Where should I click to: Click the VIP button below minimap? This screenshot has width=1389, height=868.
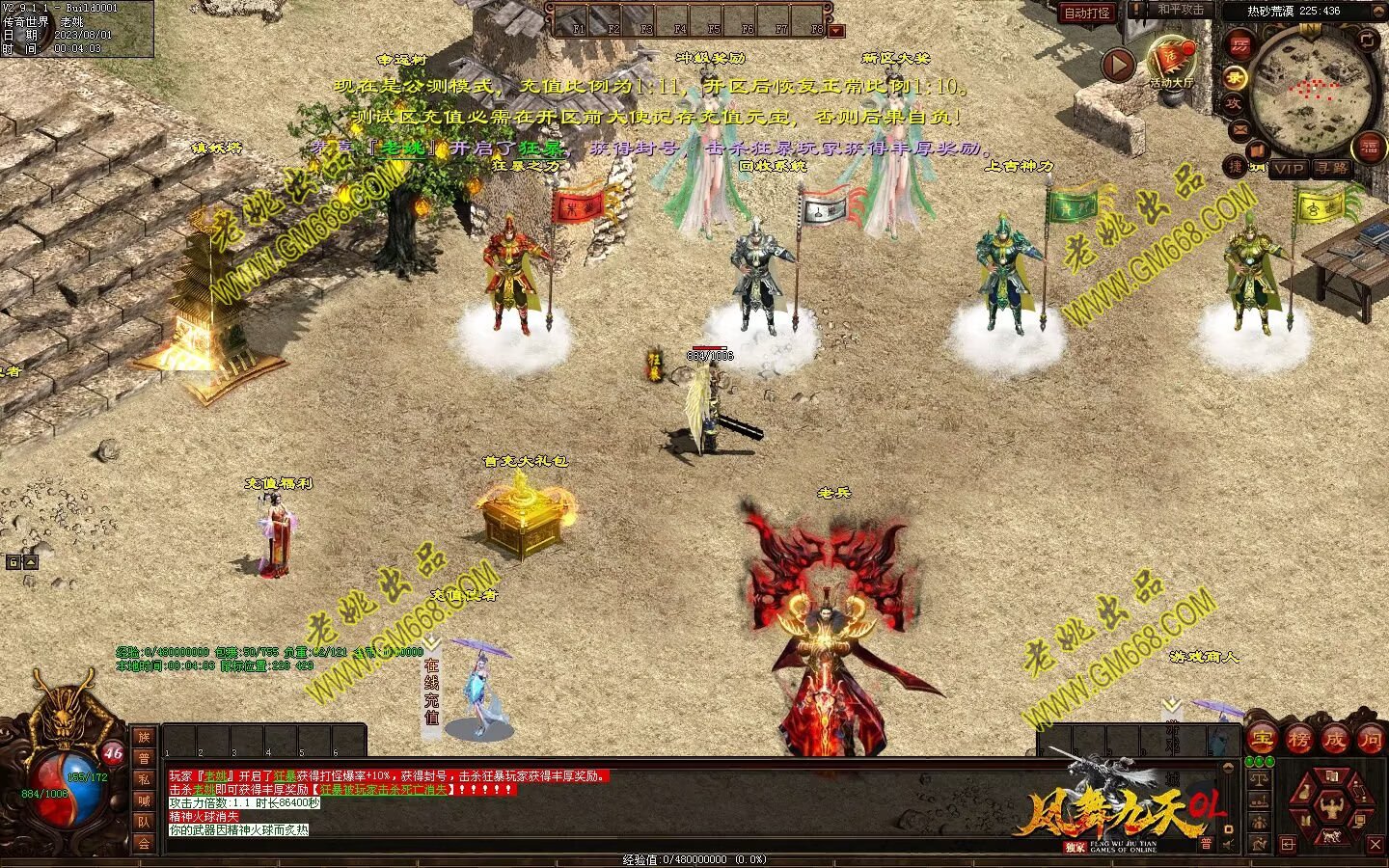1288,169
